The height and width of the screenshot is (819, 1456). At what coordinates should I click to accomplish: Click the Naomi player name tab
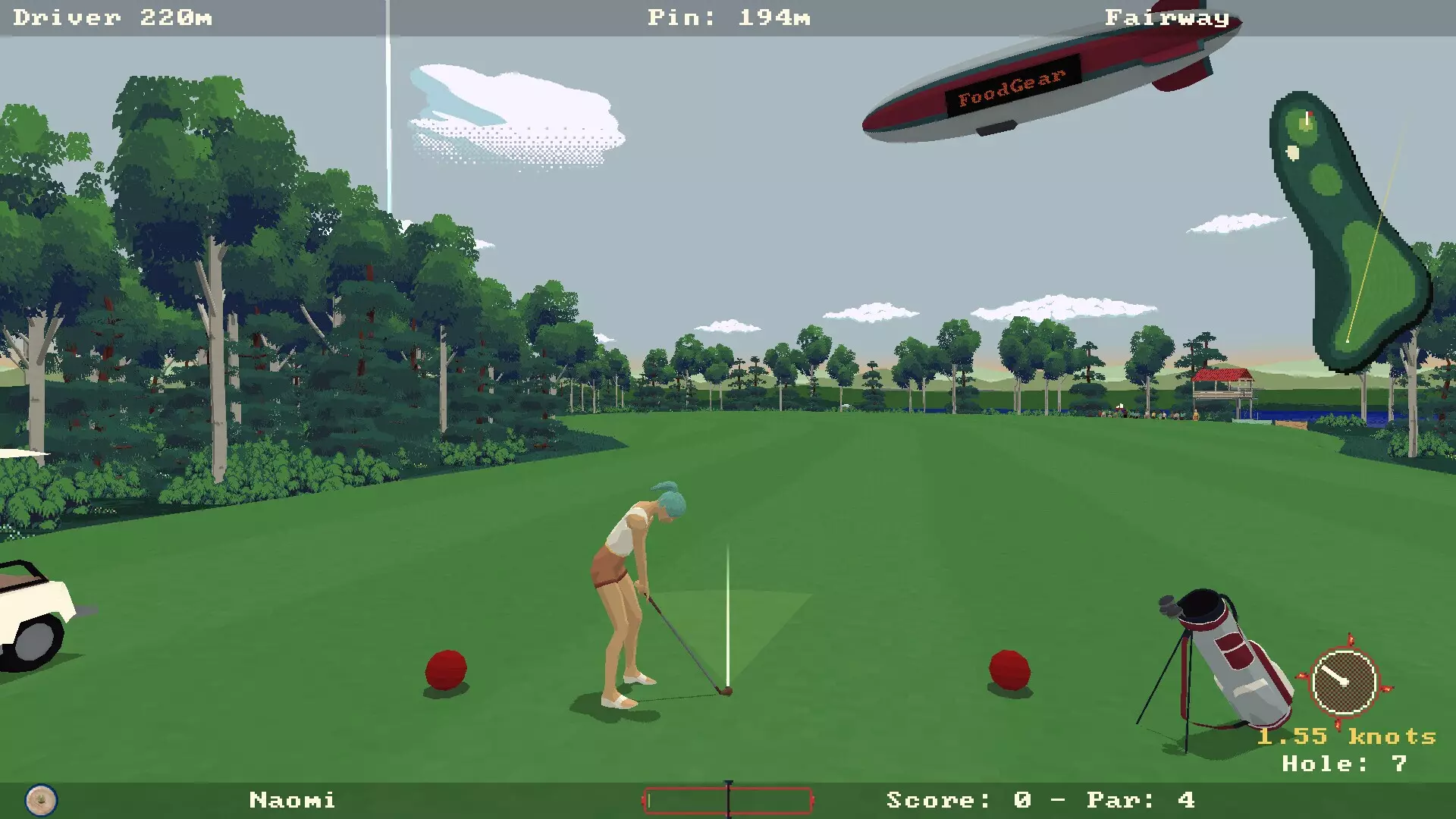[292, 800]
